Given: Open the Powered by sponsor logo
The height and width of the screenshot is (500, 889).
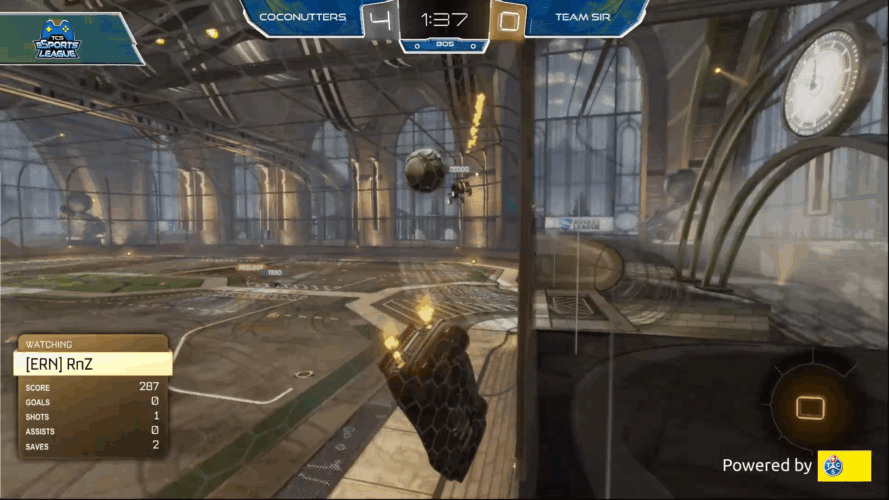Looking at the screenshot, I should point(844,466).
